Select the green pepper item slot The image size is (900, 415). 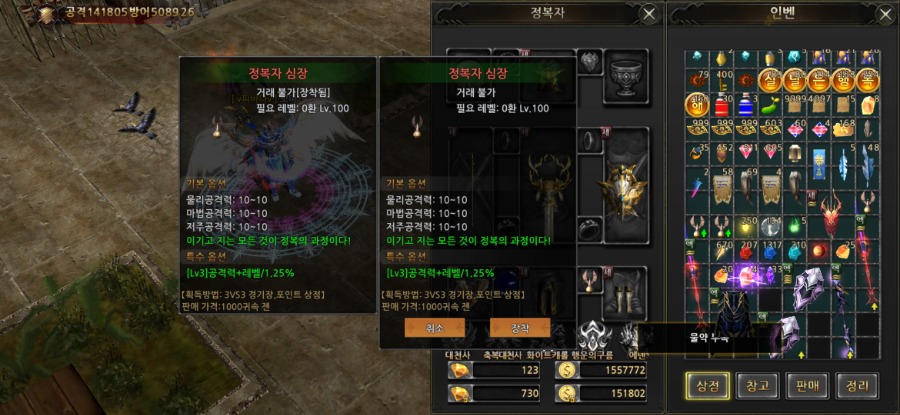[x=769, y=104]
